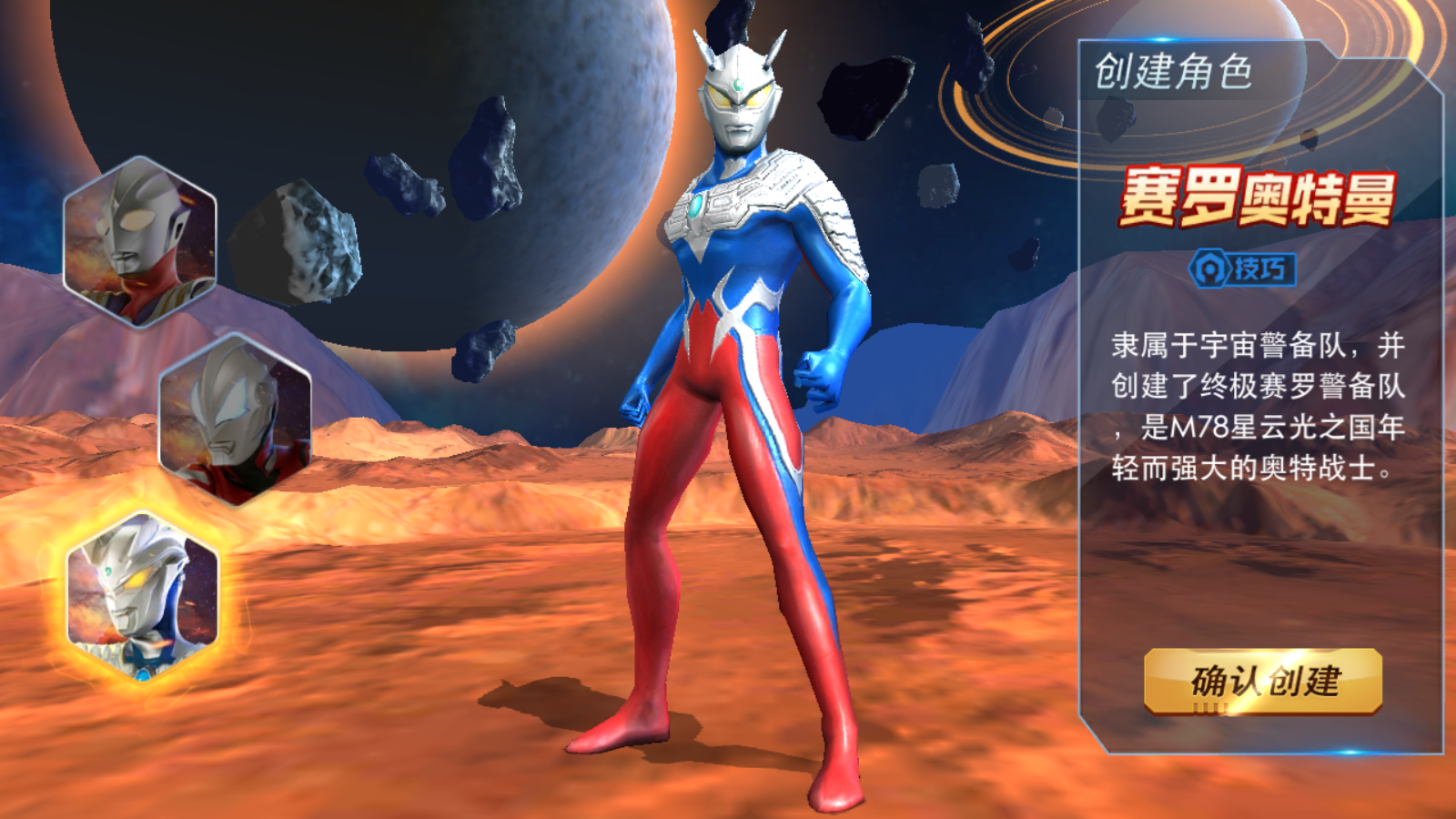Select the Ultraman Tiga portrait with purple-gold chest
Screen dimensions: 1456x819
[x=140, y=241]
